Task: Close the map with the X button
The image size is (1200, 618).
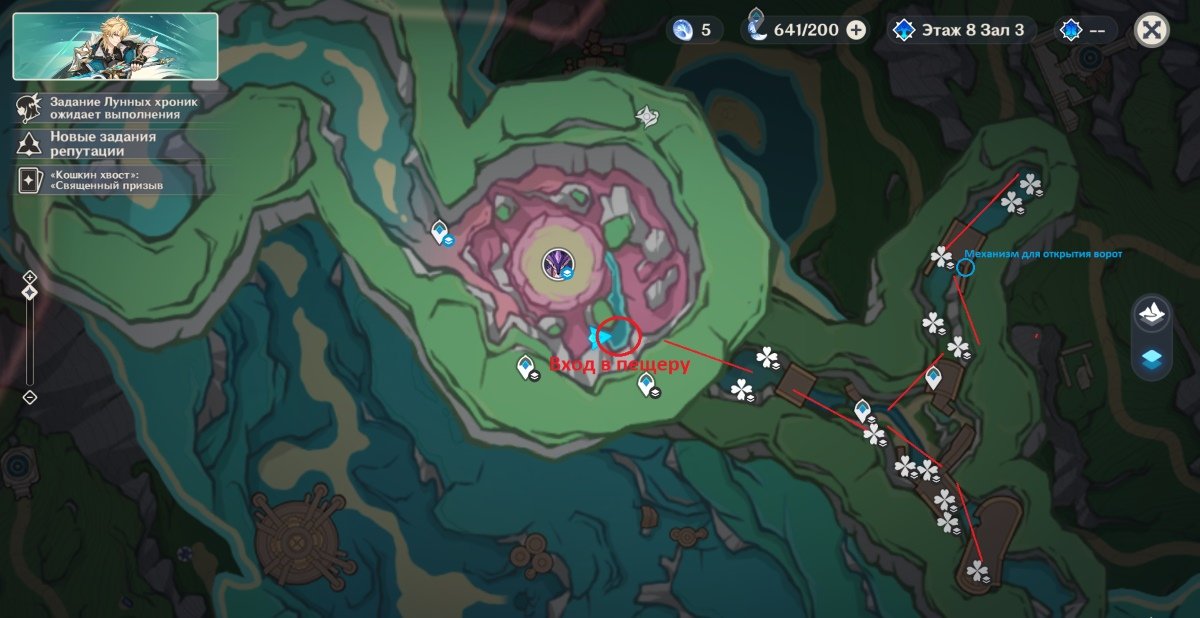Action: (1152, 29)
